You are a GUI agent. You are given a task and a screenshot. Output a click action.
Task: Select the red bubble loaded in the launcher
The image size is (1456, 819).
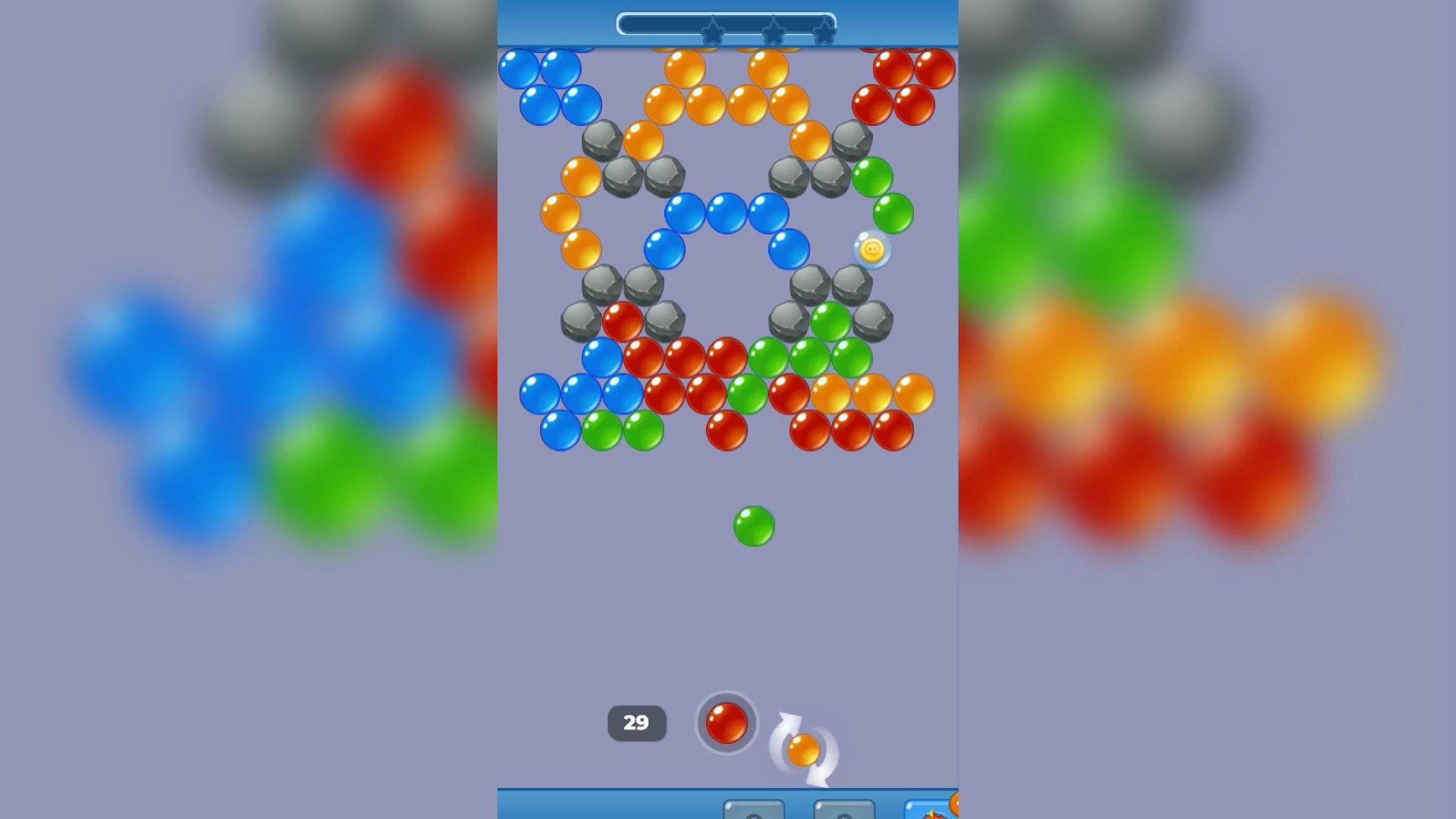click(x=726, y=723)
